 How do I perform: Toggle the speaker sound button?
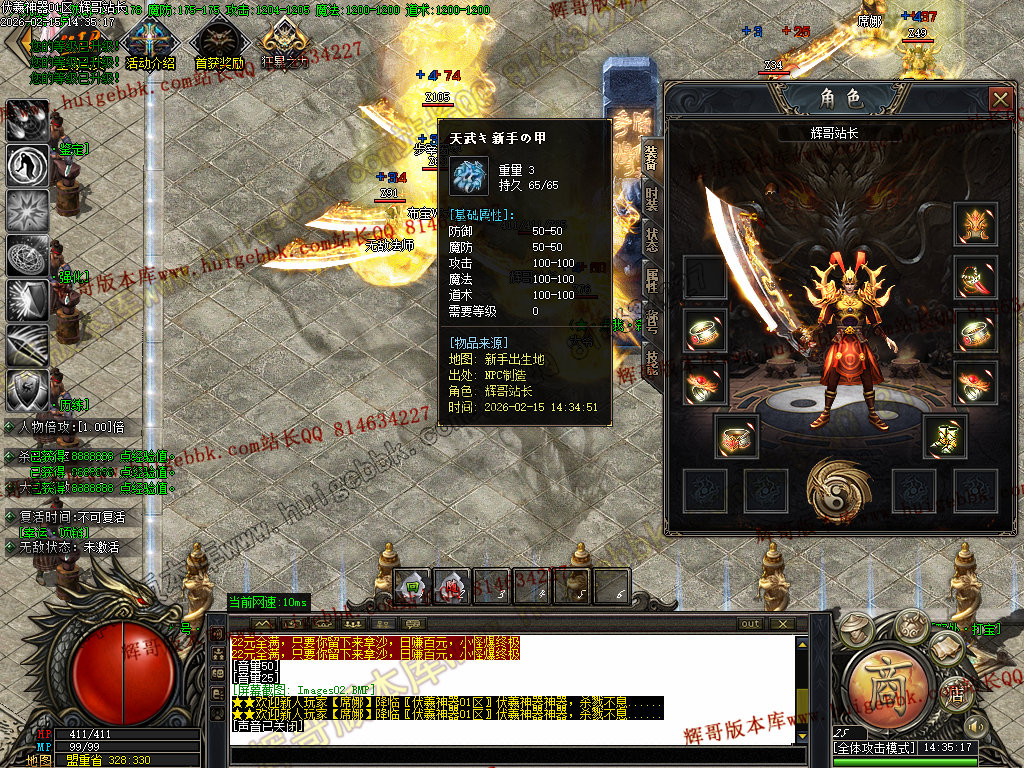(x=976, y=725)
